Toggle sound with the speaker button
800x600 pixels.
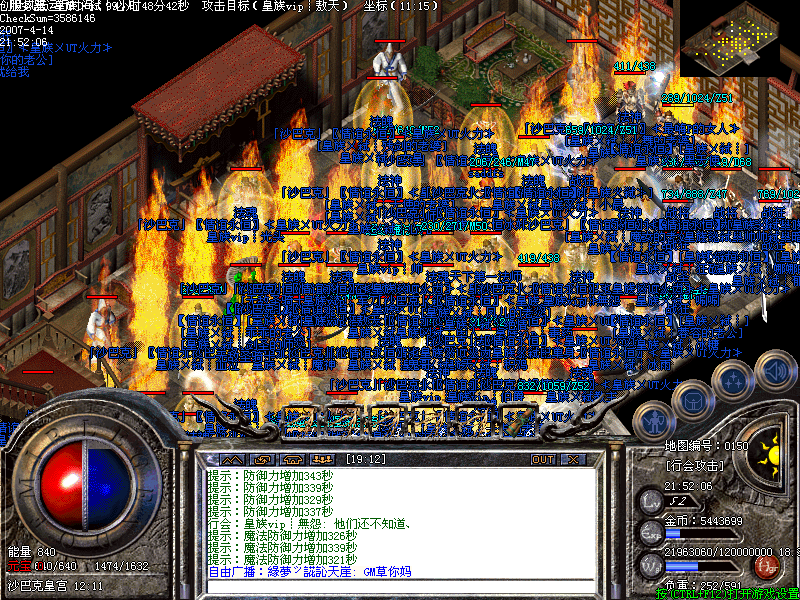773,373
